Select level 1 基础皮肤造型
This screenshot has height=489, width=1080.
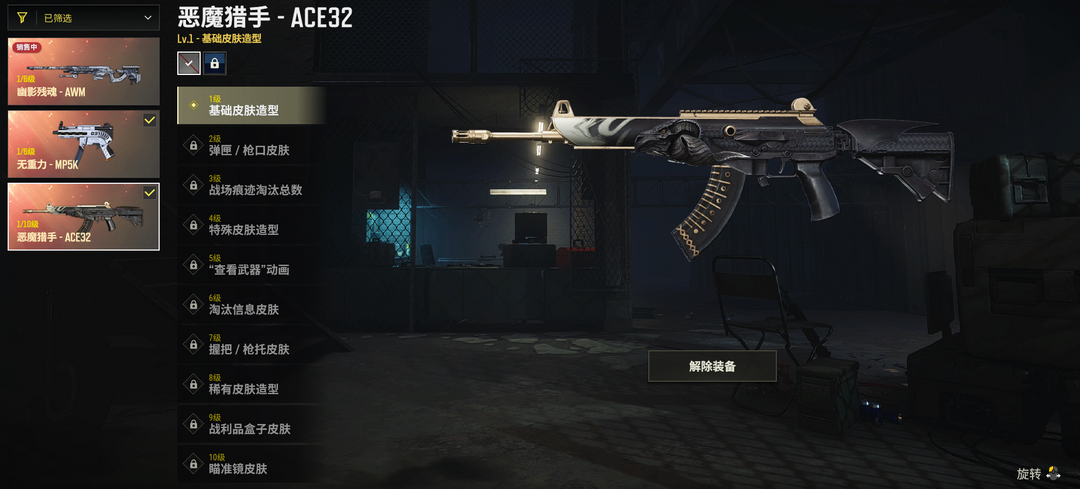[x=251, y=106]
